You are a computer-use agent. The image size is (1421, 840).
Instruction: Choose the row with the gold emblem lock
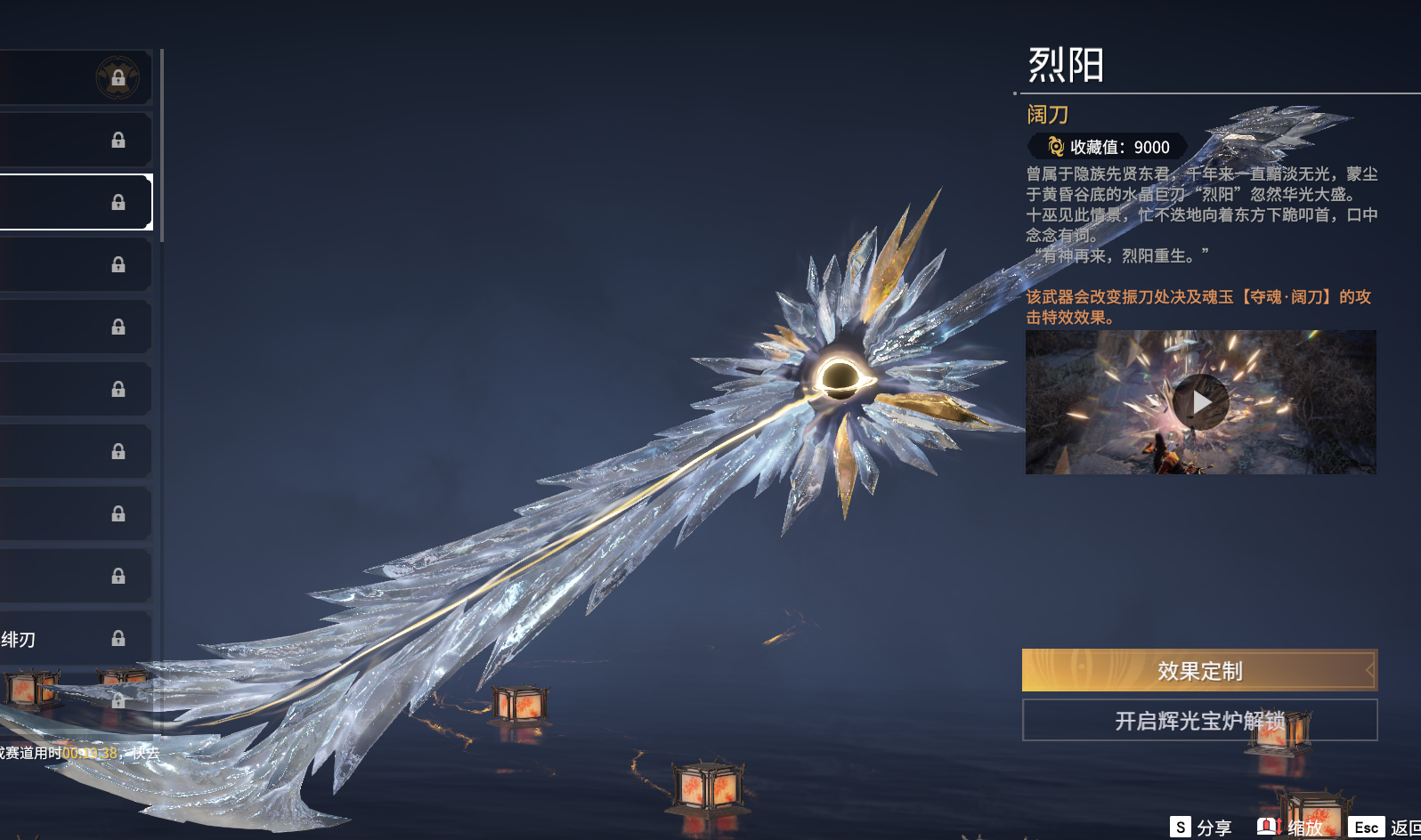76,77
